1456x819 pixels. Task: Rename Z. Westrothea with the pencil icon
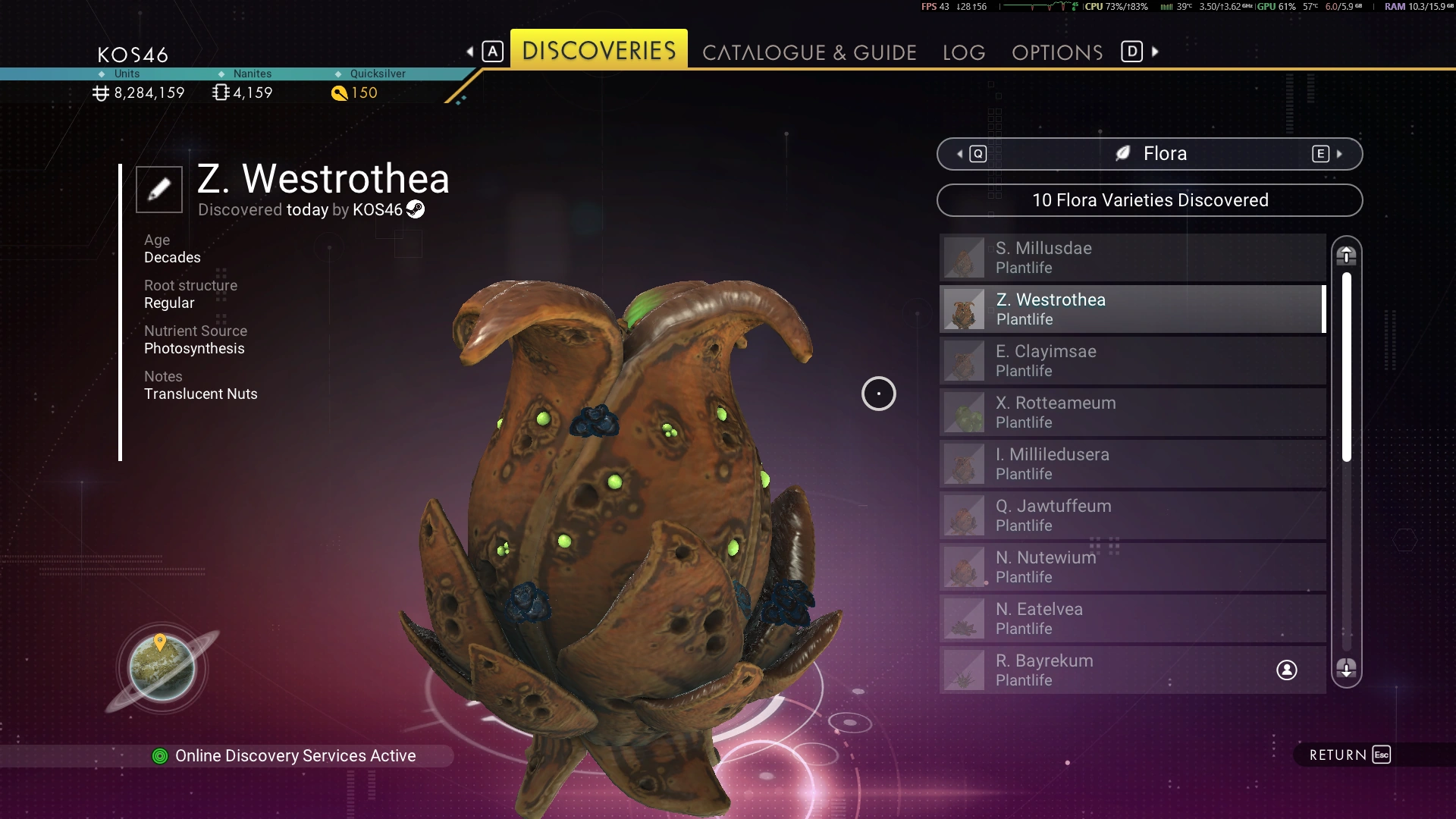(159, 189)
